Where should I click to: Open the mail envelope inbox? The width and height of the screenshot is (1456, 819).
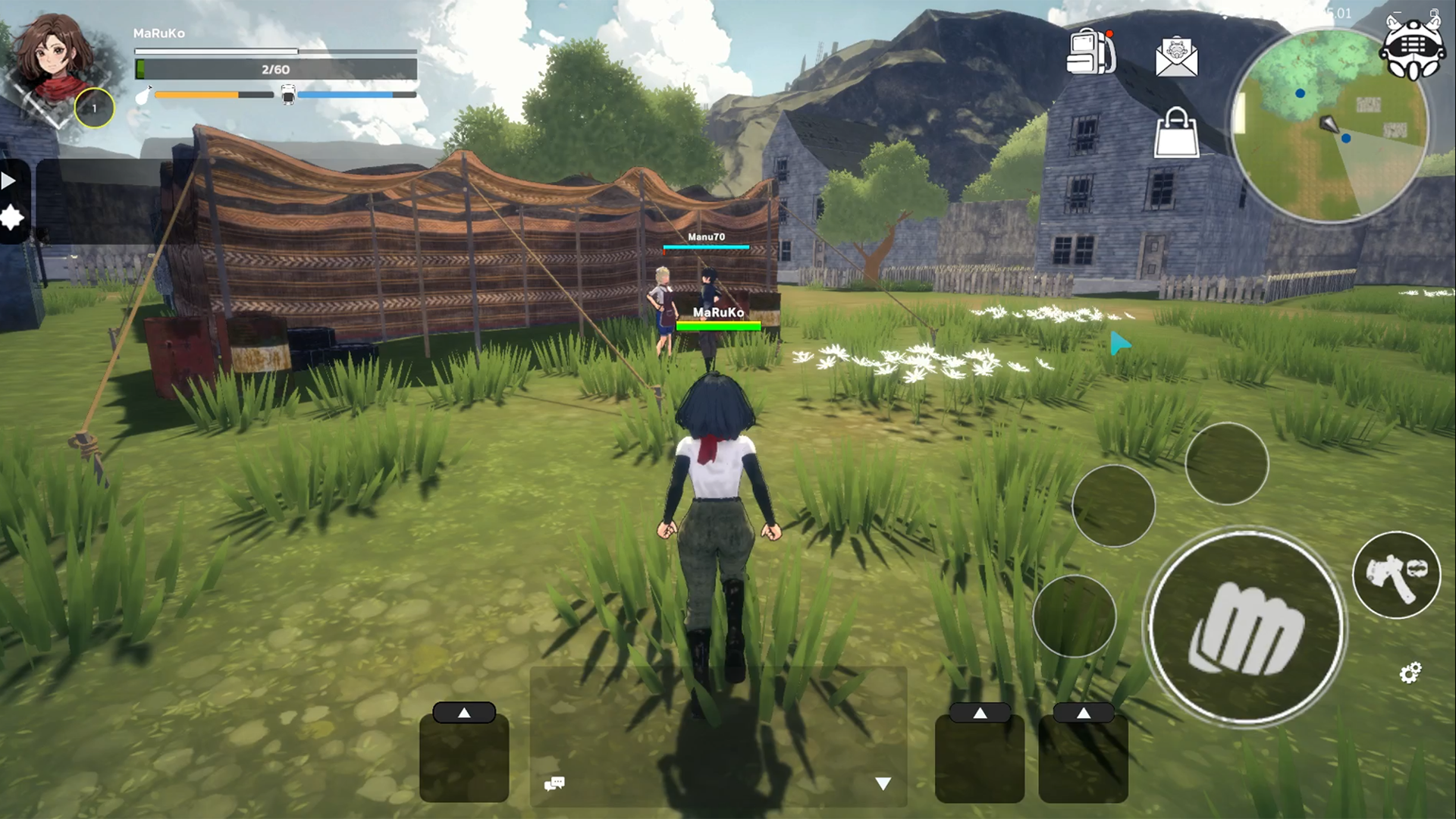pyautogui.click(x=1176, y=57)
